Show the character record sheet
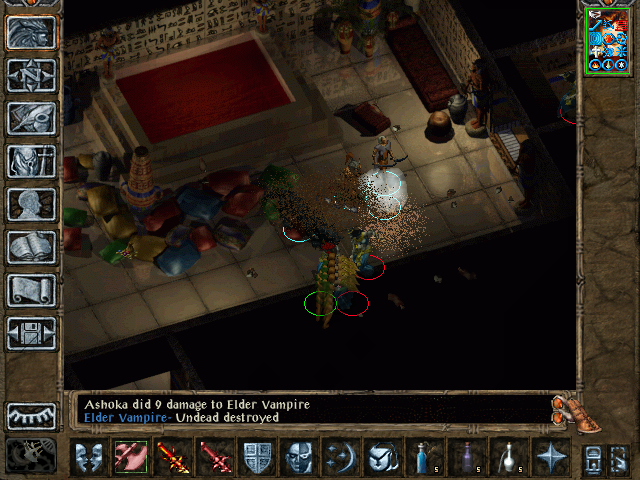The height and width of the screenshot is (480, 640). coord(32,204)
